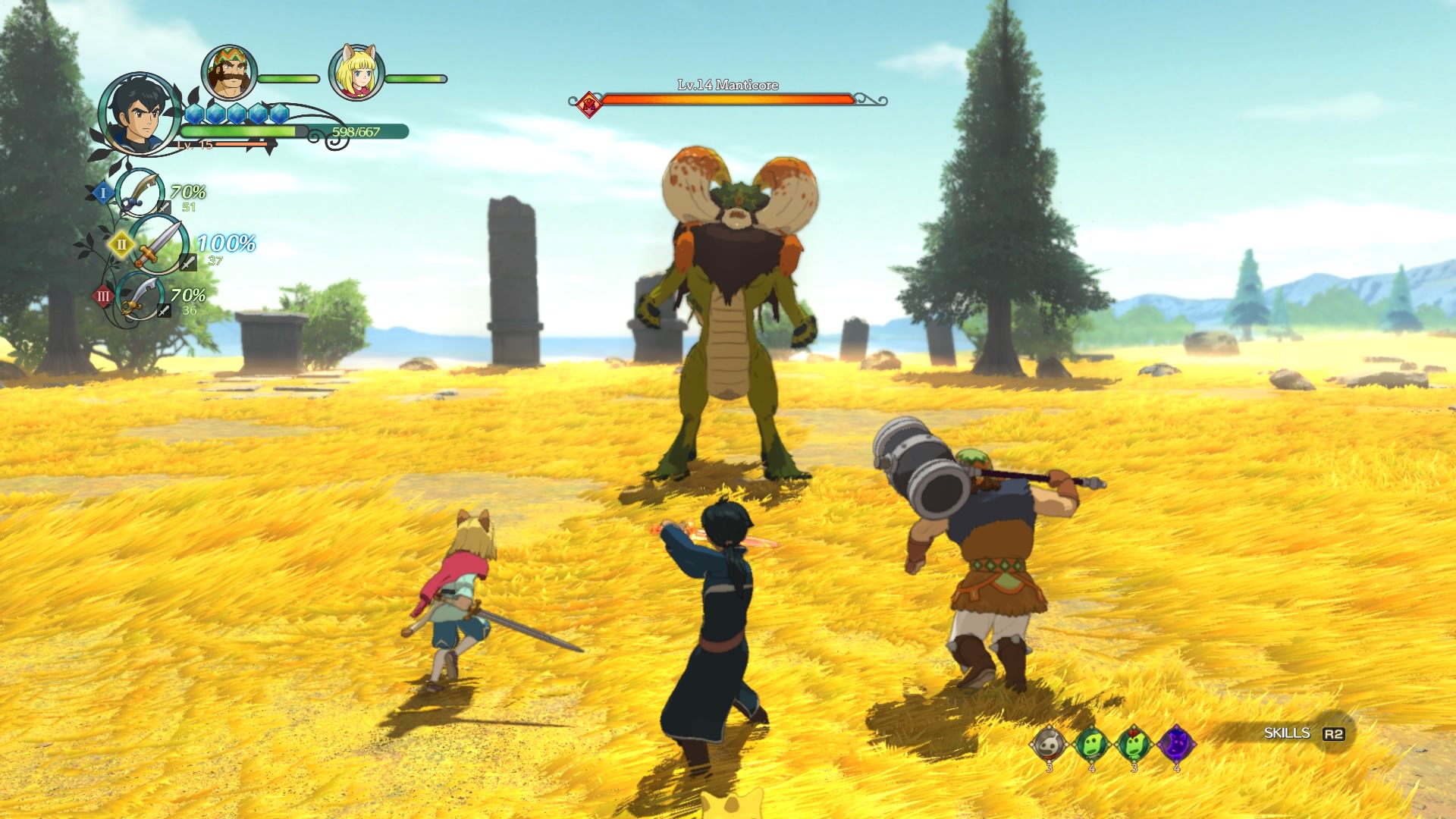Select the purple higgledy icon
The image size is (1456, 819).
[1176, 744]
